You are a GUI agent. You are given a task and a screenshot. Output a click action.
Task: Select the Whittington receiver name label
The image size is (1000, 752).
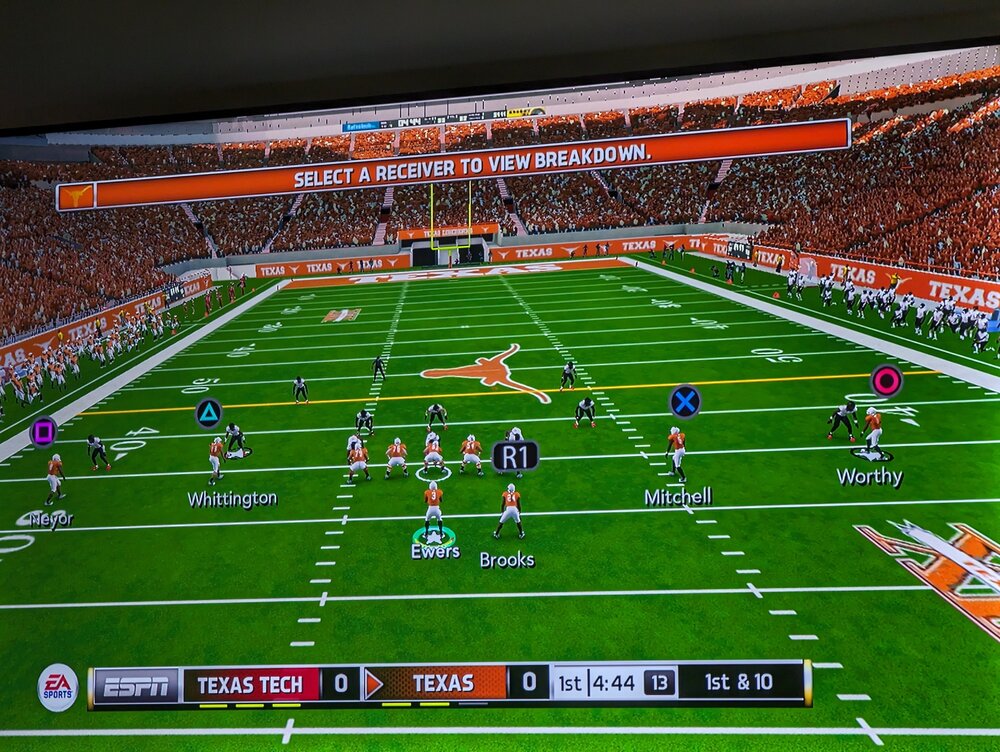(232, 498)
